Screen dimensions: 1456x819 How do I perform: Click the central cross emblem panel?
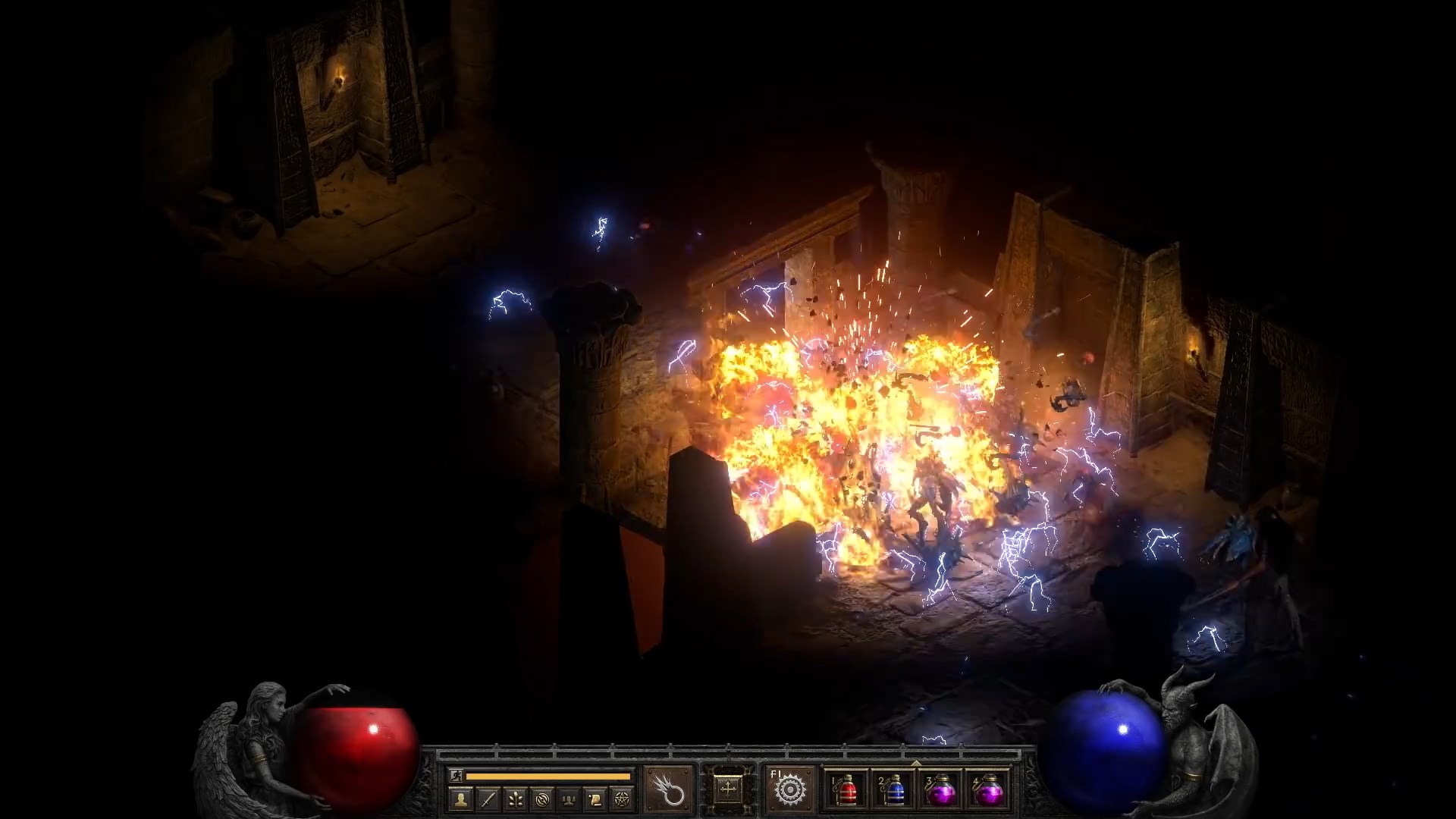pos(728,789)
